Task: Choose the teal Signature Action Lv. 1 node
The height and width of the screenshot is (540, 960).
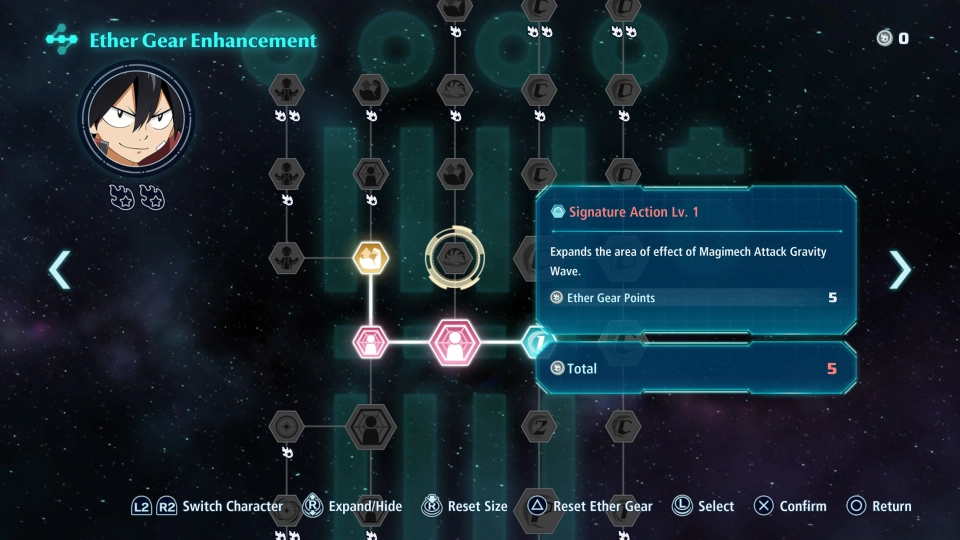Action: click(538, 342)
